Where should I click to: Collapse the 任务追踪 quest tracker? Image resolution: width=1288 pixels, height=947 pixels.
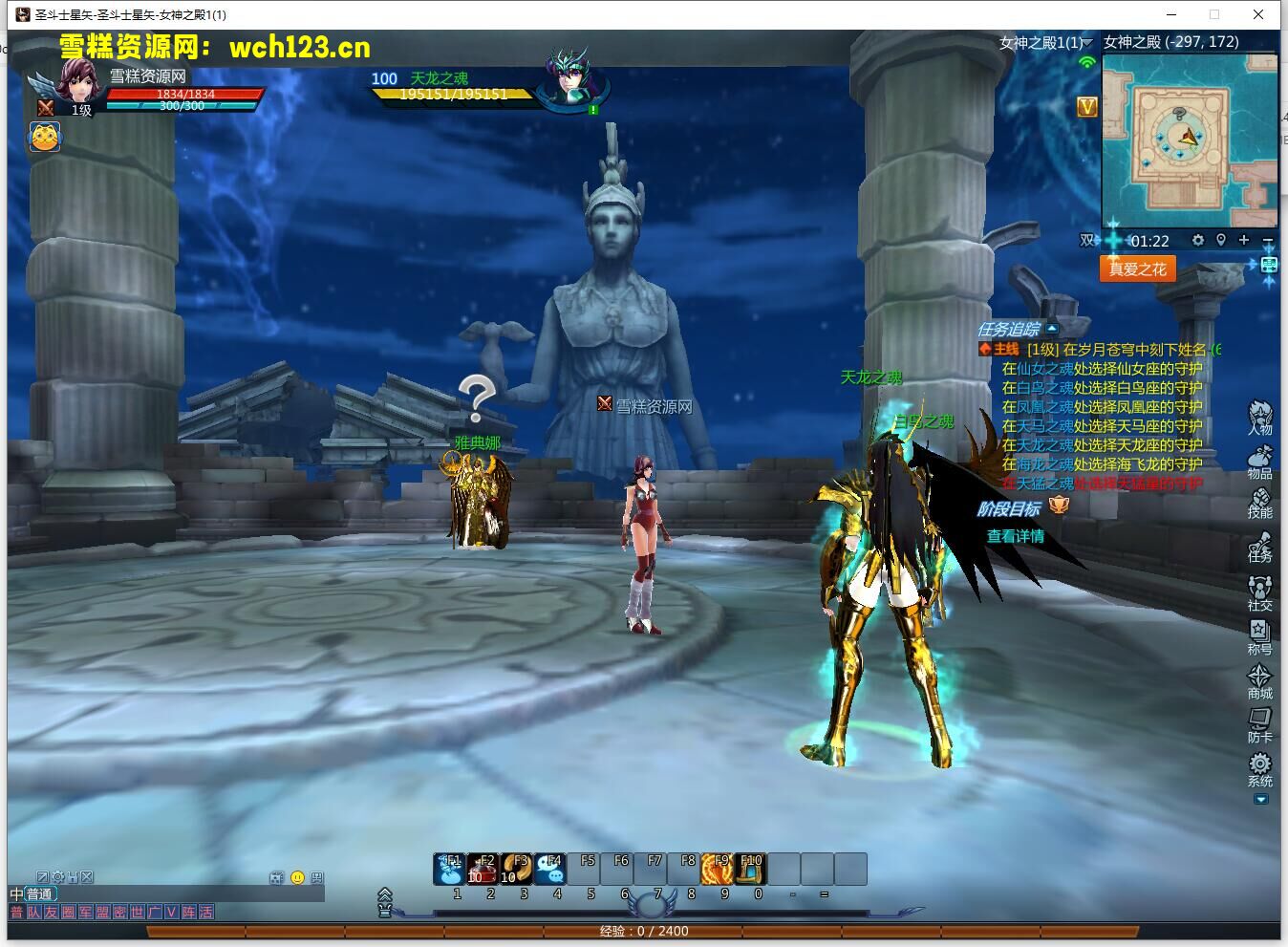[x=1052, y=329]
